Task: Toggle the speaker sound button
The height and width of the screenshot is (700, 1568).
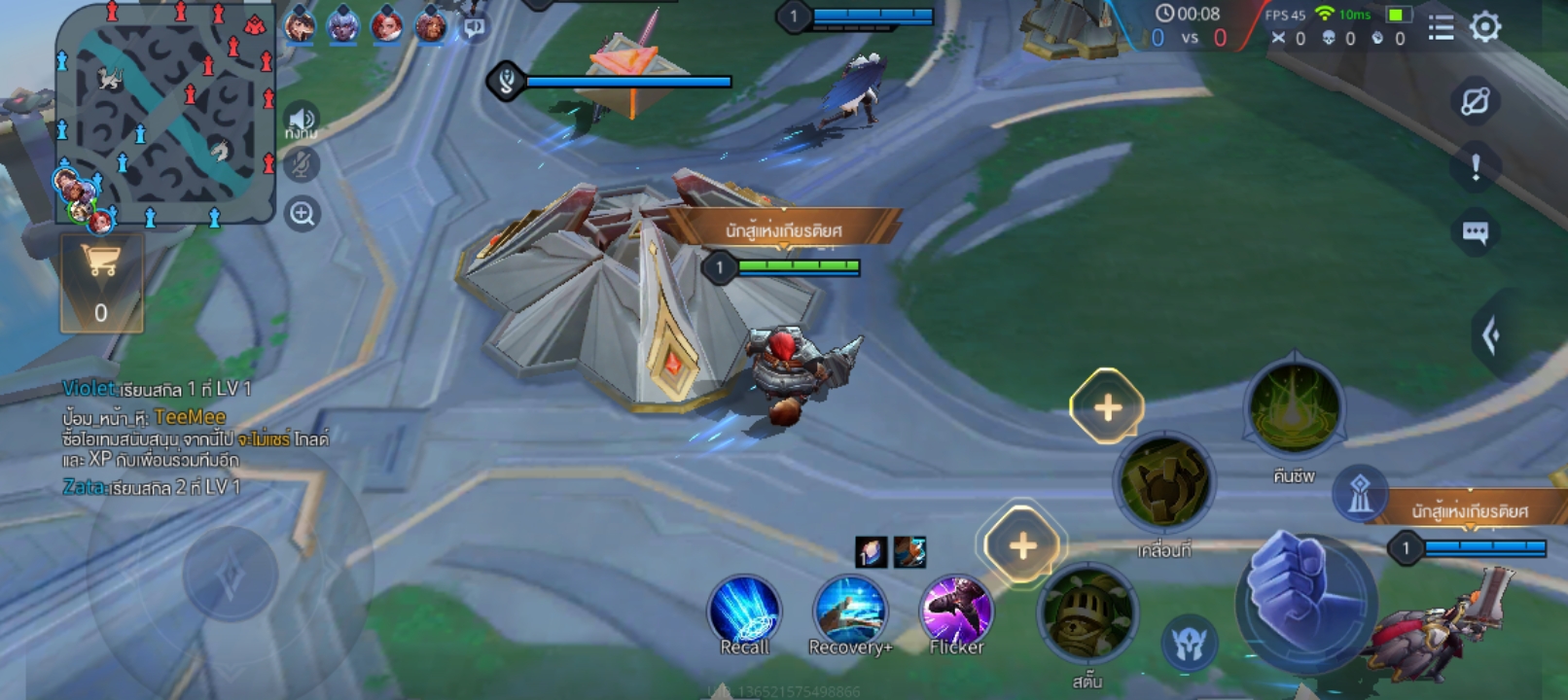Action: tap(302, 119)
